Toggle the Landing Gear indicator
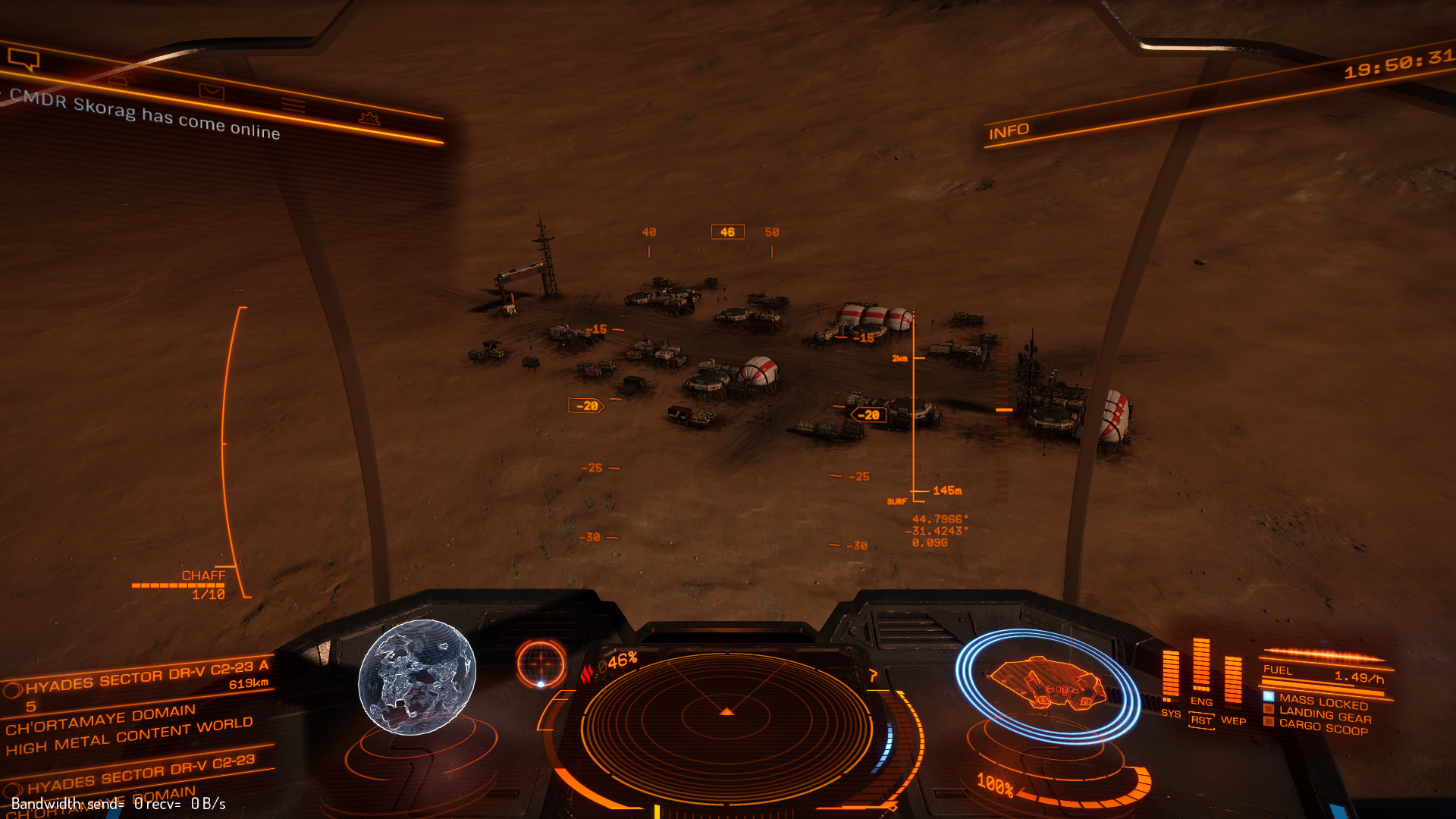 (1325, 714)
